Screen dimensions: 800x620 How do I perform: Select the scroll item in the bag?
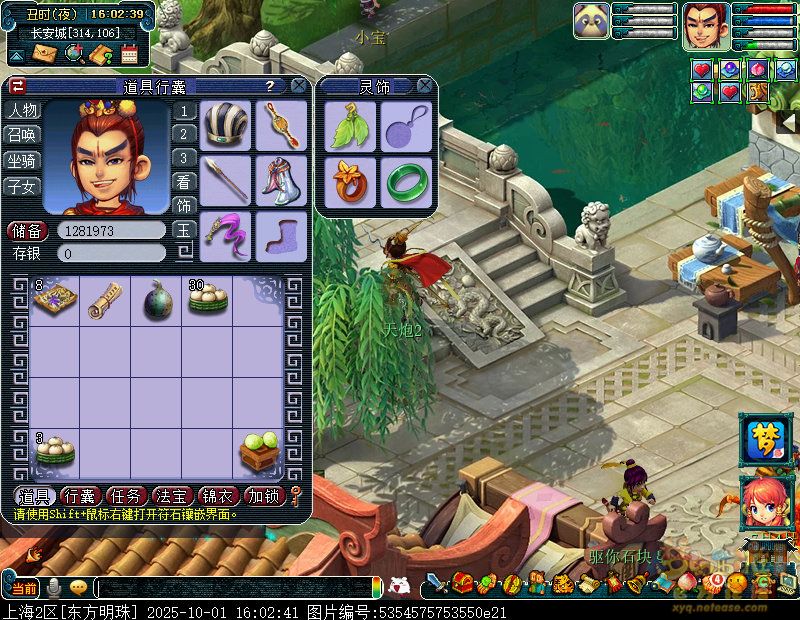pos(105,300)
